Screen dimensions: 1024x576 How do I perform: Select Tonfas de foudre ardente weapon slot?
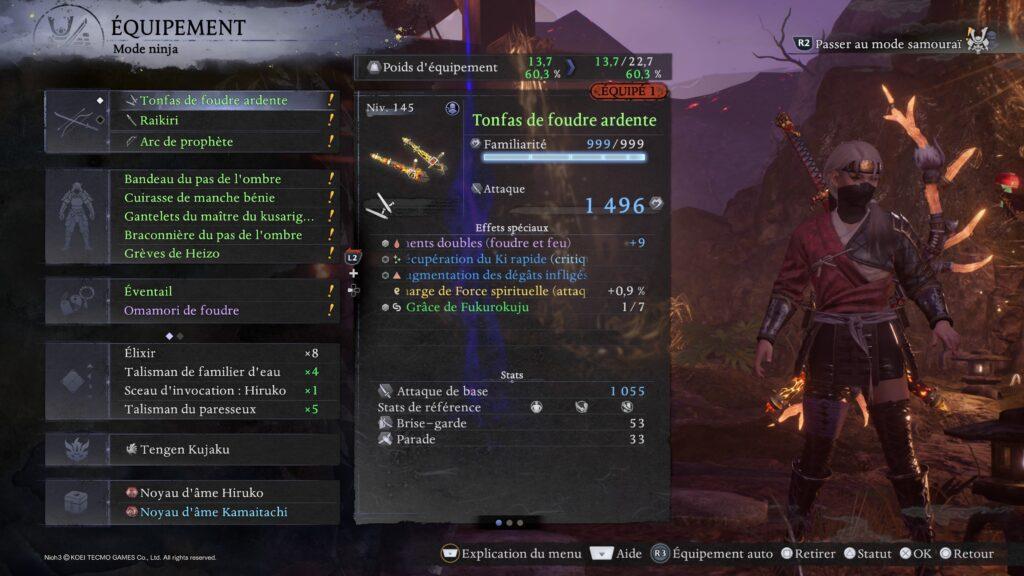click(213, 100)
